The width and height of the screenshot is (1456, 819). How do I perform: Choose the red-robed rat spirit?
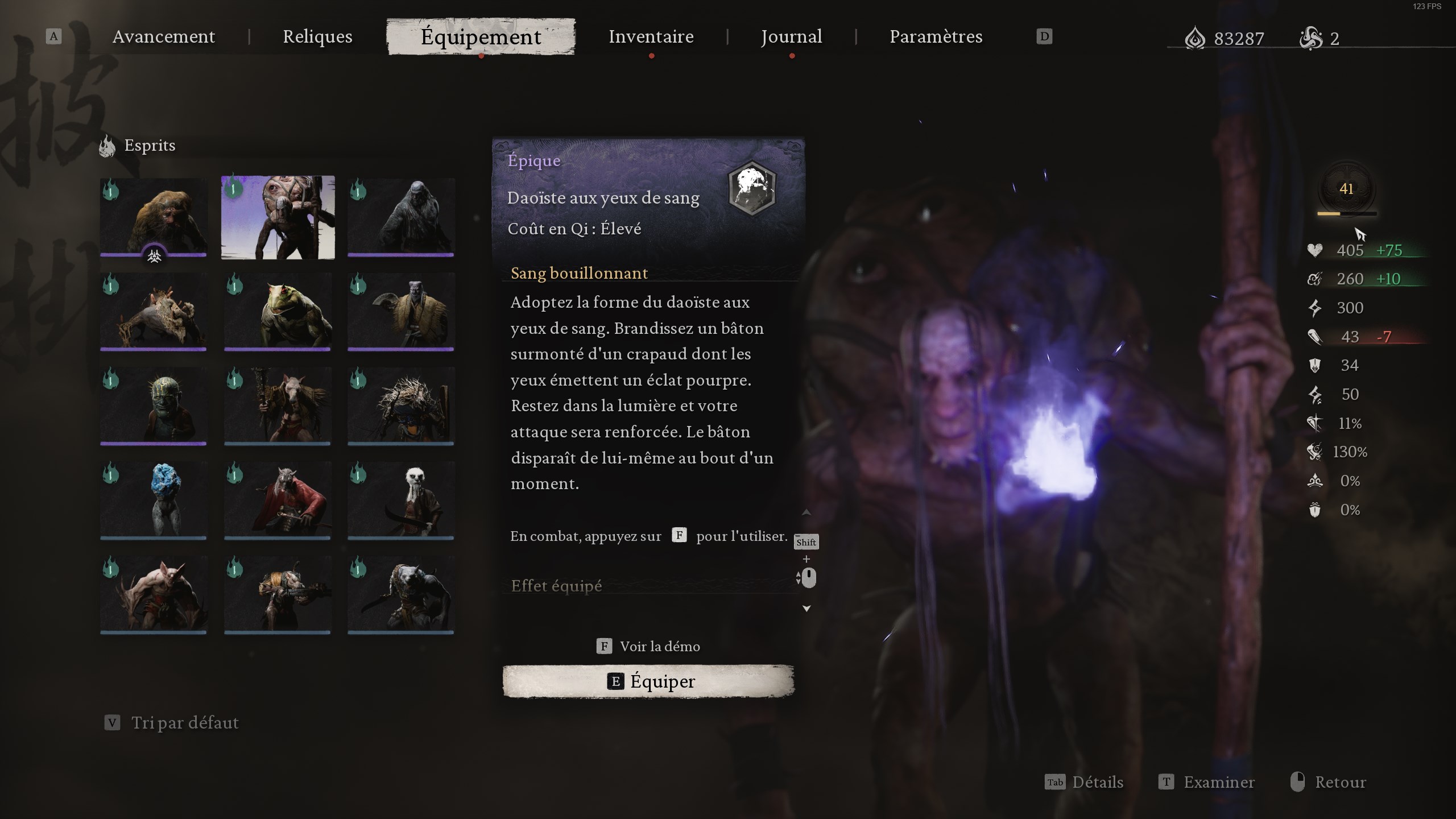[278, 500]
